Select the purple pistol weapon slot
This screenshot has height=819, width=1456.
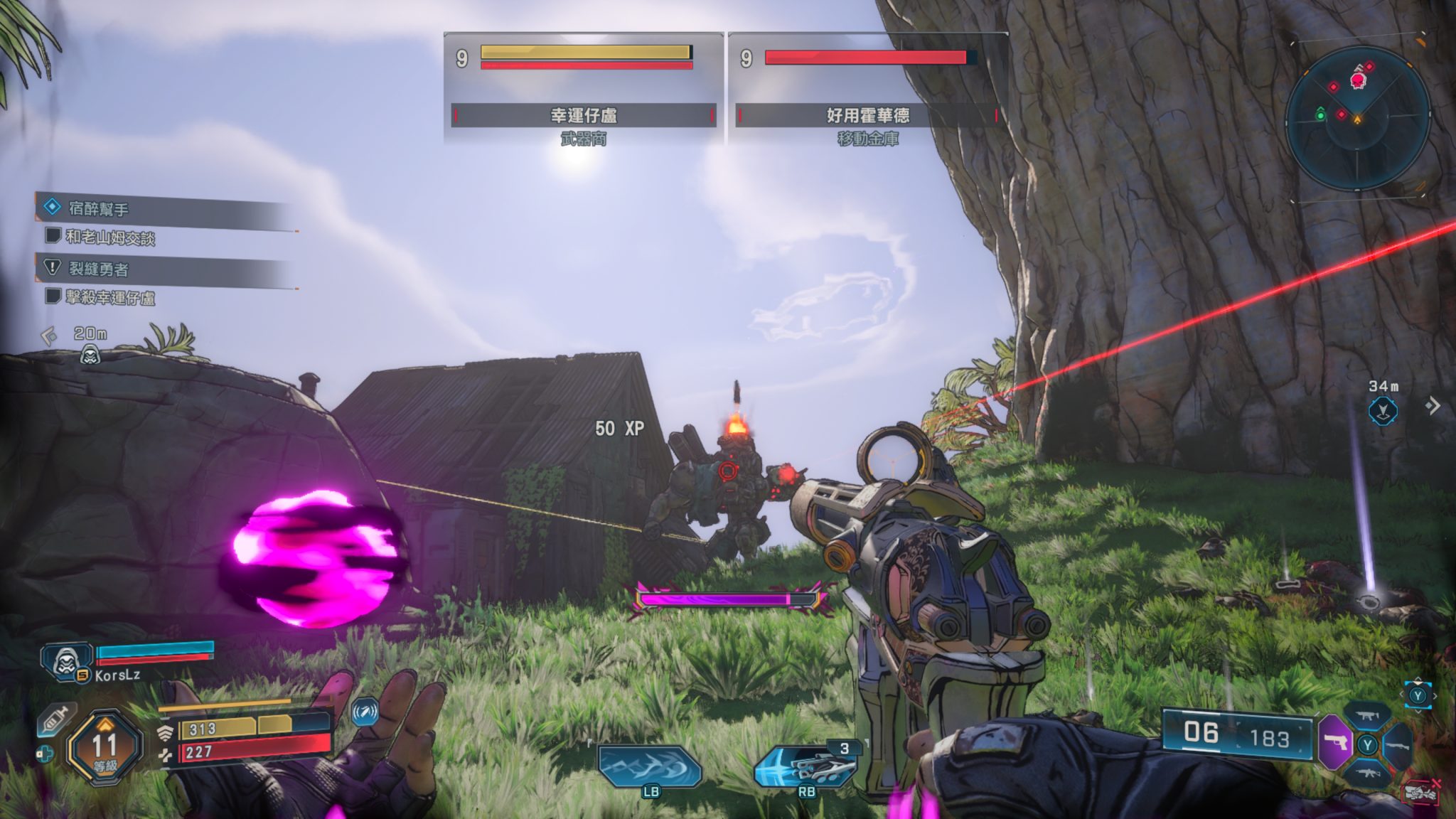1336,744
